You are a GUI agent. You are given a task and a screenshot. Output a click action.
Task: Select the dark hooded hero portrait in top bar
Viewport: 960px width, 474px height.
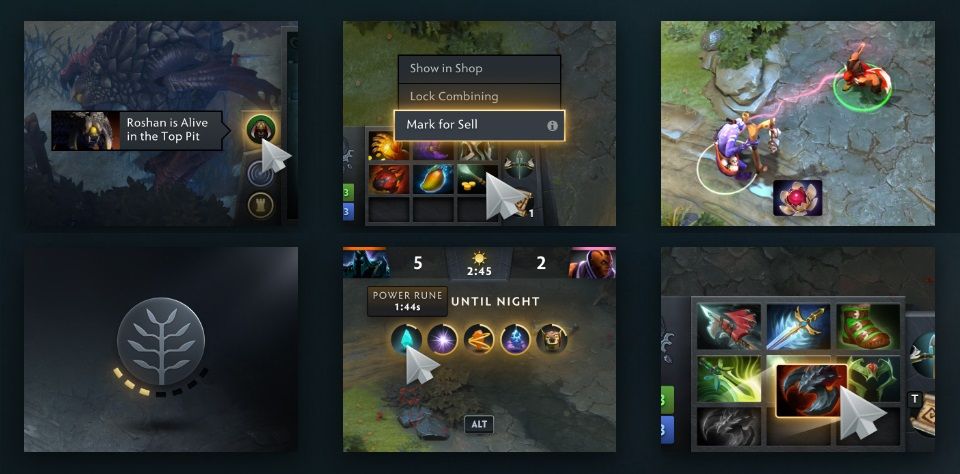point(367,263)
